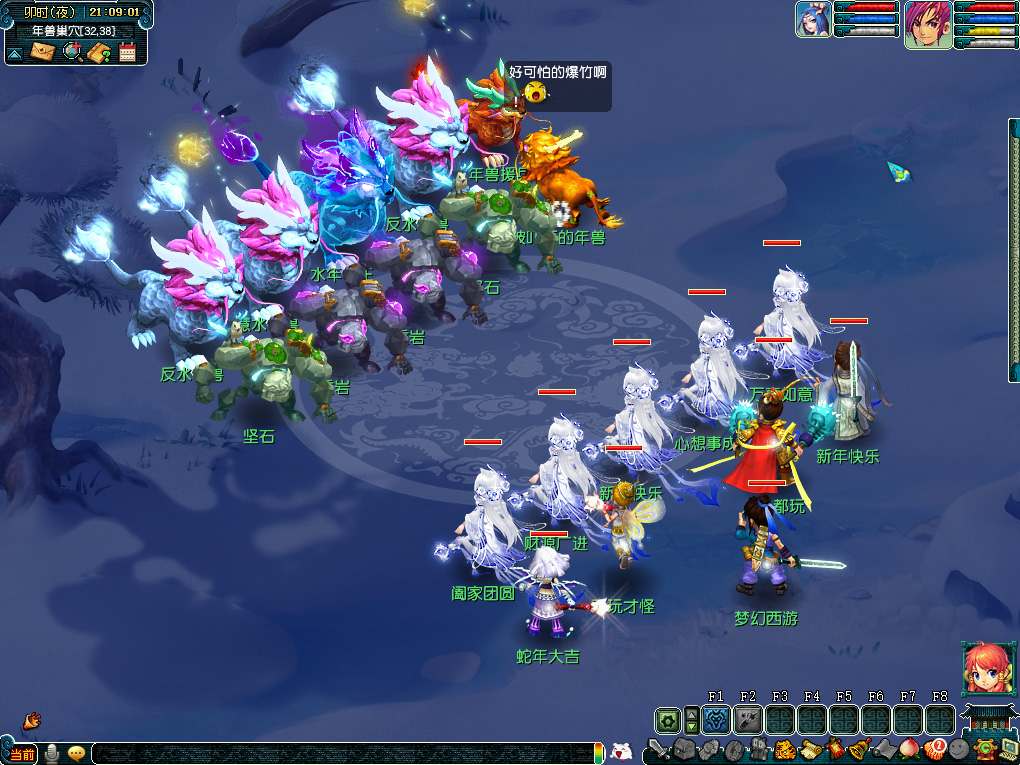Image resolution: width=1020 pixels, height=765 pixels.
Task: Activate the F1 blue beast skill
Action: pos(716,719)
